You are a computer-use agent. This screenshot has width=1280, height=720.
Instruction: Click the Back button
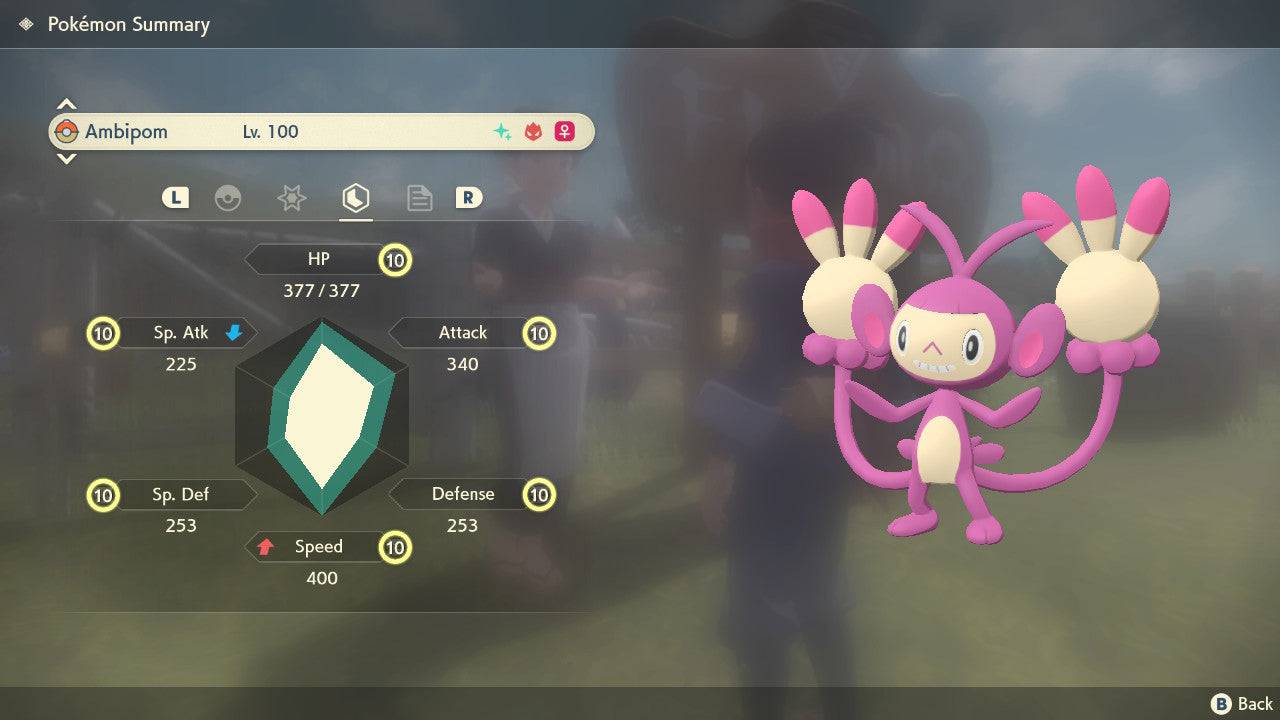[1242, 704]
